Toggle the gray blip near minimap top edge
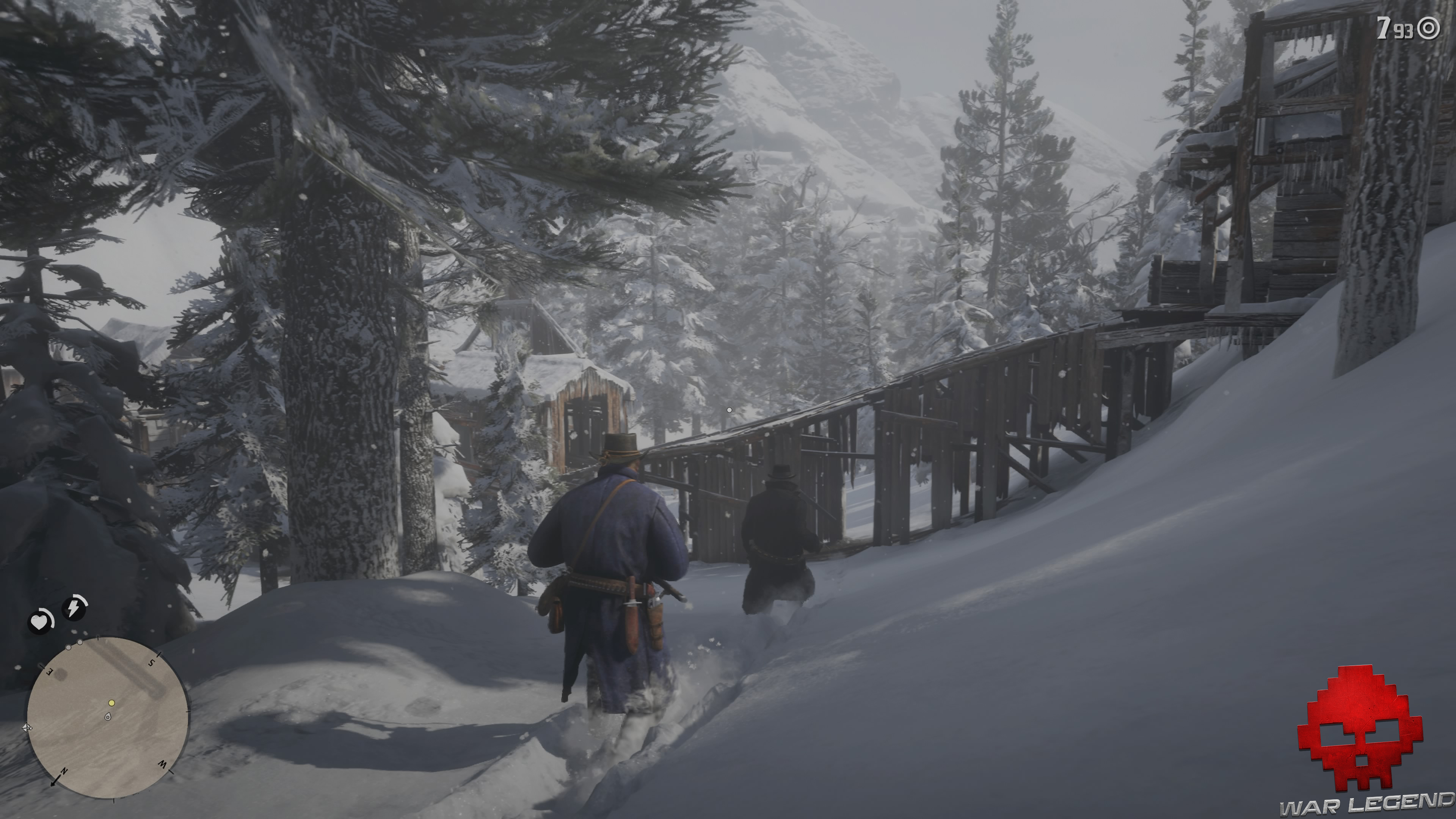The height and width of the screenshot is (819, 1456). [80, 643]
